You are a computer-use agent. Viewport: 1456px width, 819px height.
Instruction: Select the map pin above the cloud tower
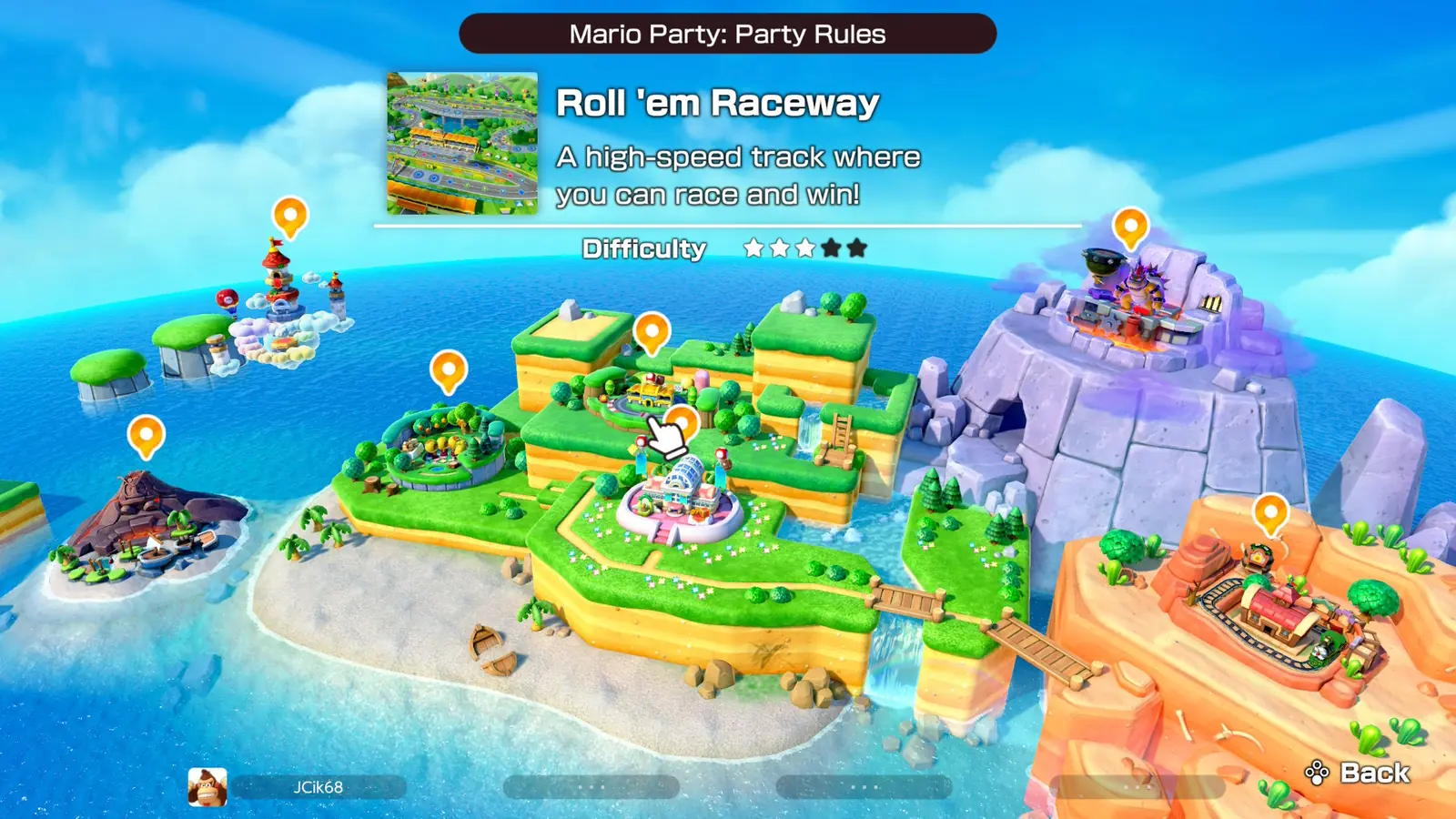[x=290, y=217]
